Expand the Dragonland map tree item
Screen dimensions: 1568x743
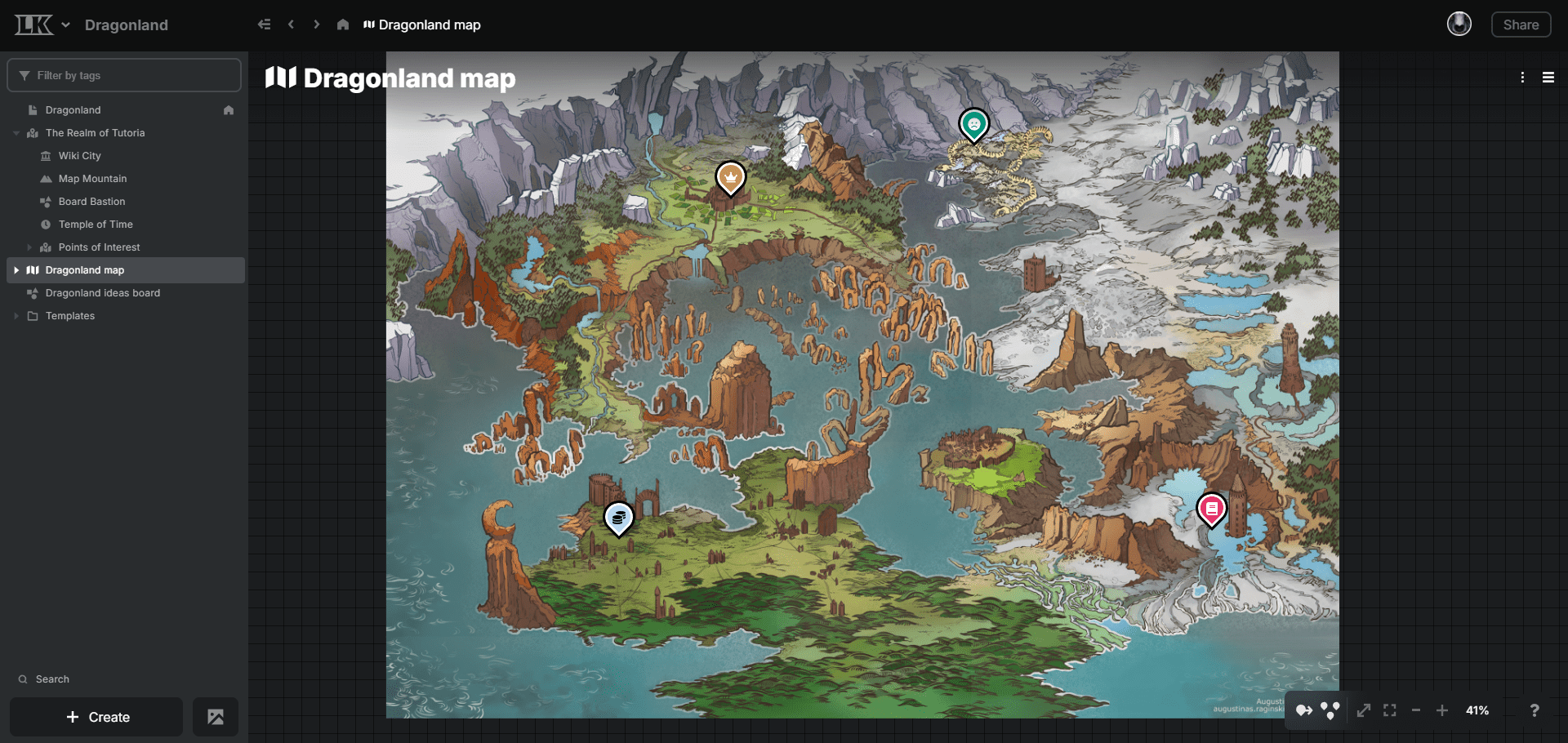tap(18, 269)
